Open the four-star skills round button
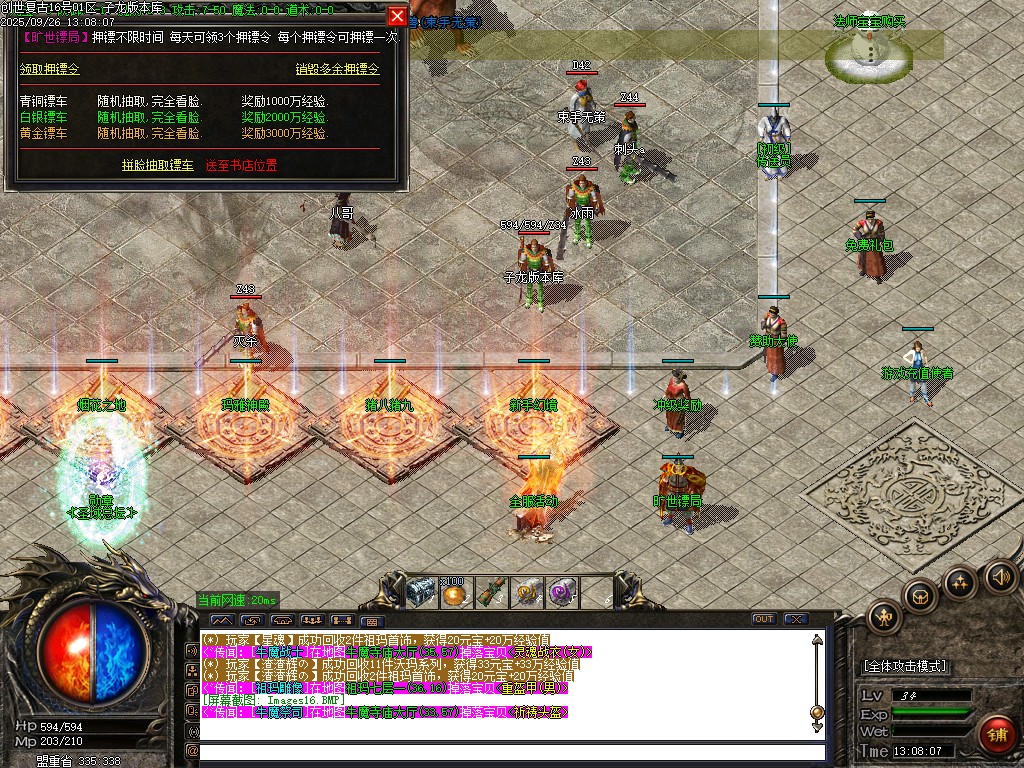 (x=960, y=581)
